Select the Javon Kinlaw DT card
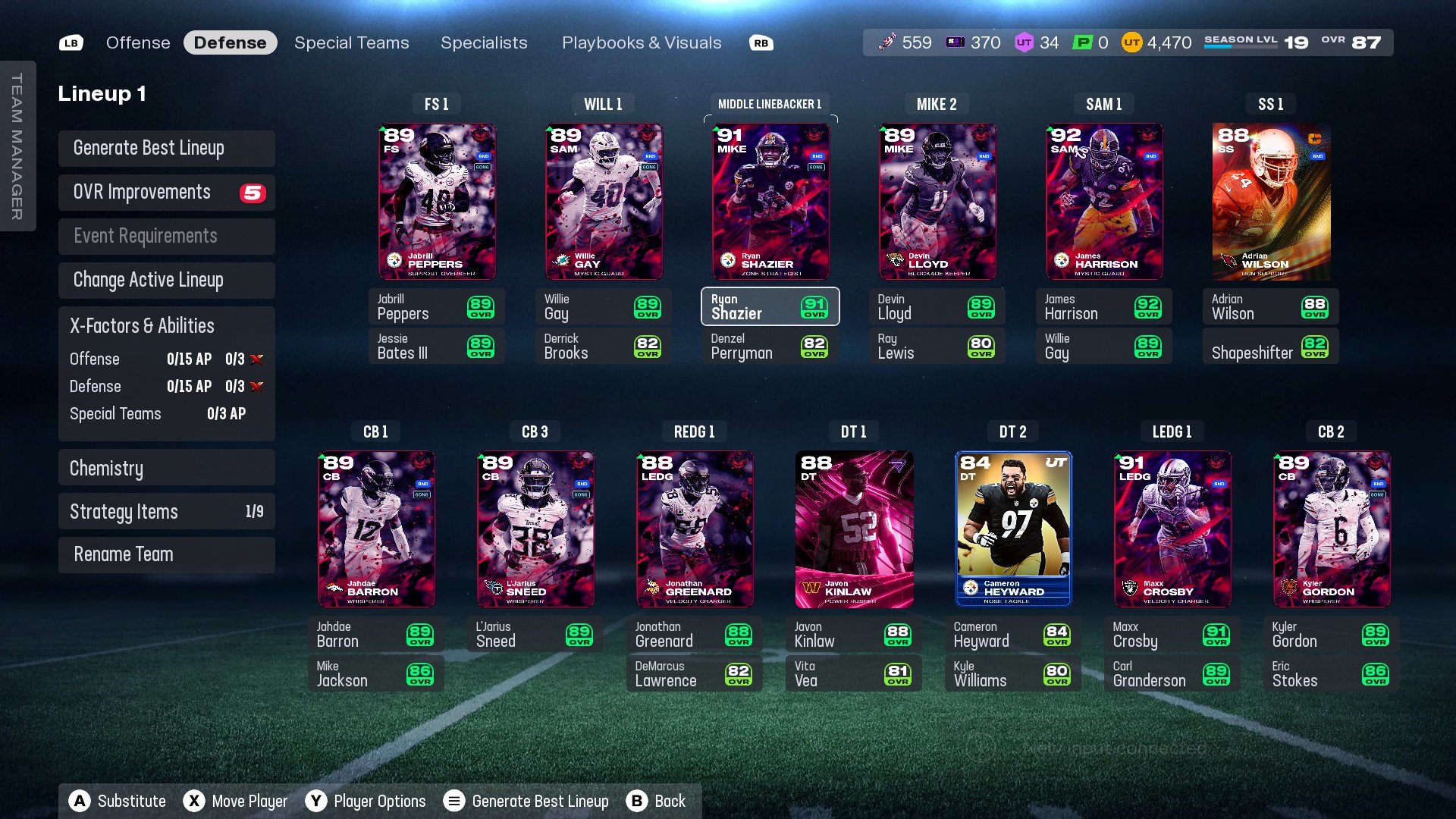 pos(854,529)
